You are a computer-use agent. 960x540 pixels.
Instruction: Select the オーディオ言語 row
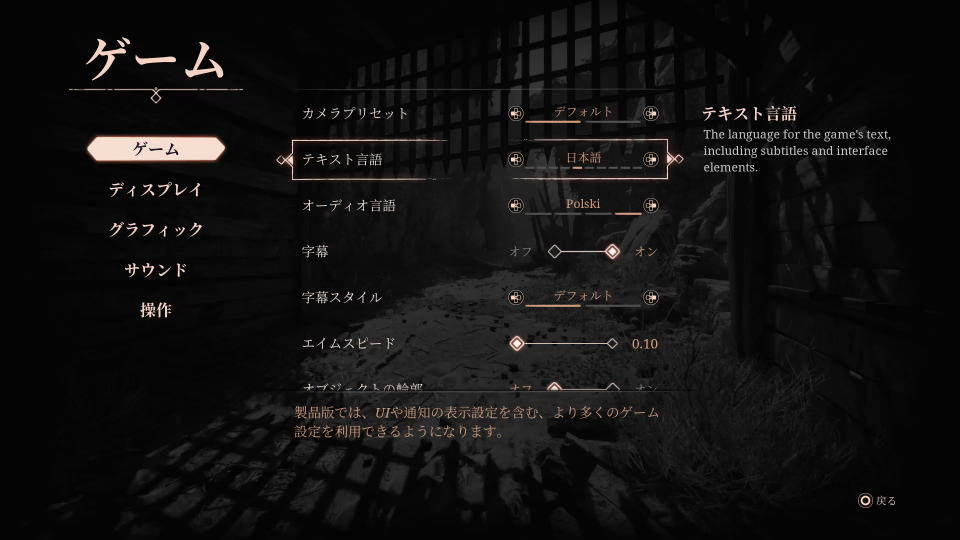pos(349,206)
